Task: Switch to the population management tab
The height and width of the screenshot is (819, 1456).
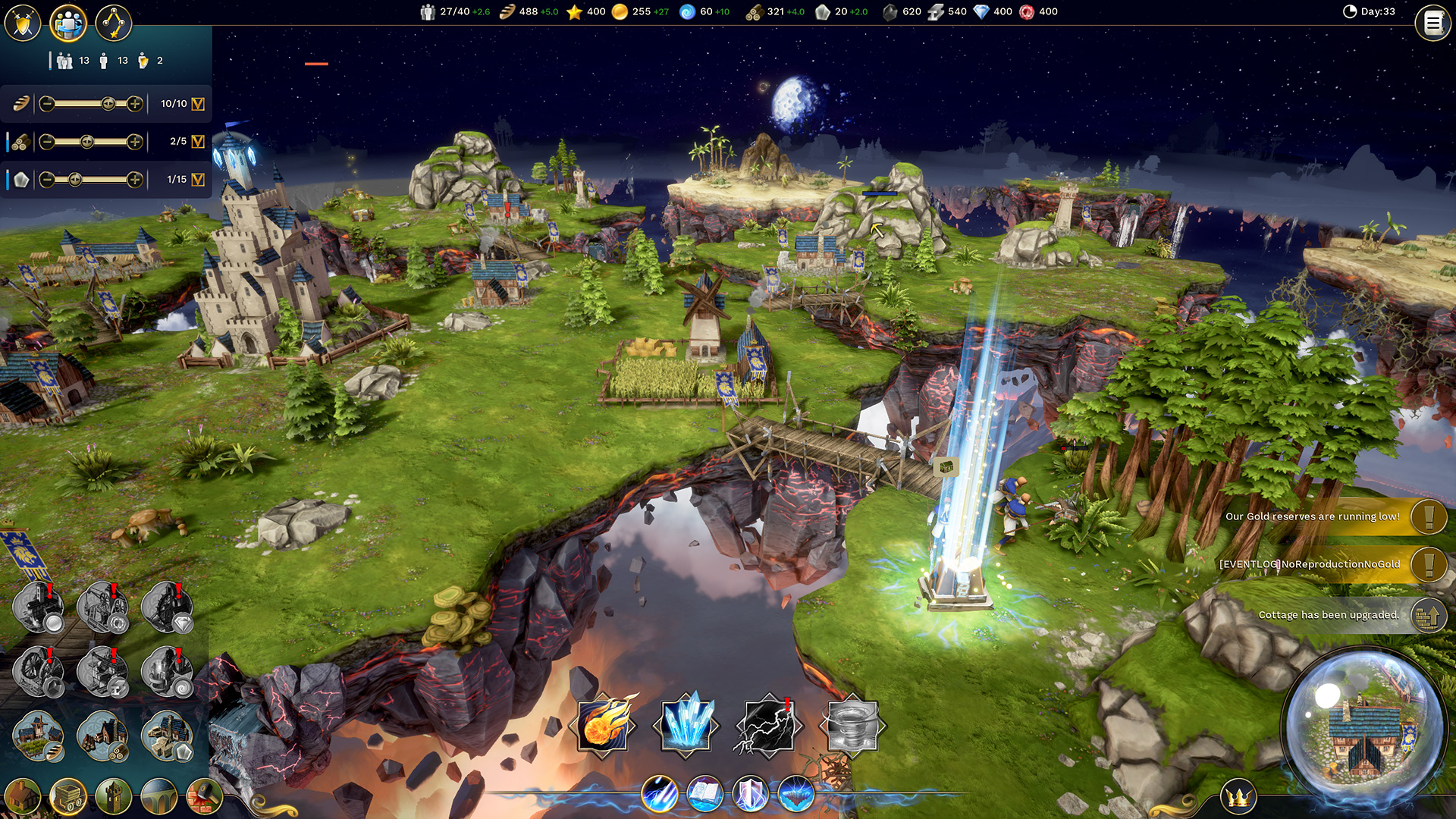Action: [68, 23]
